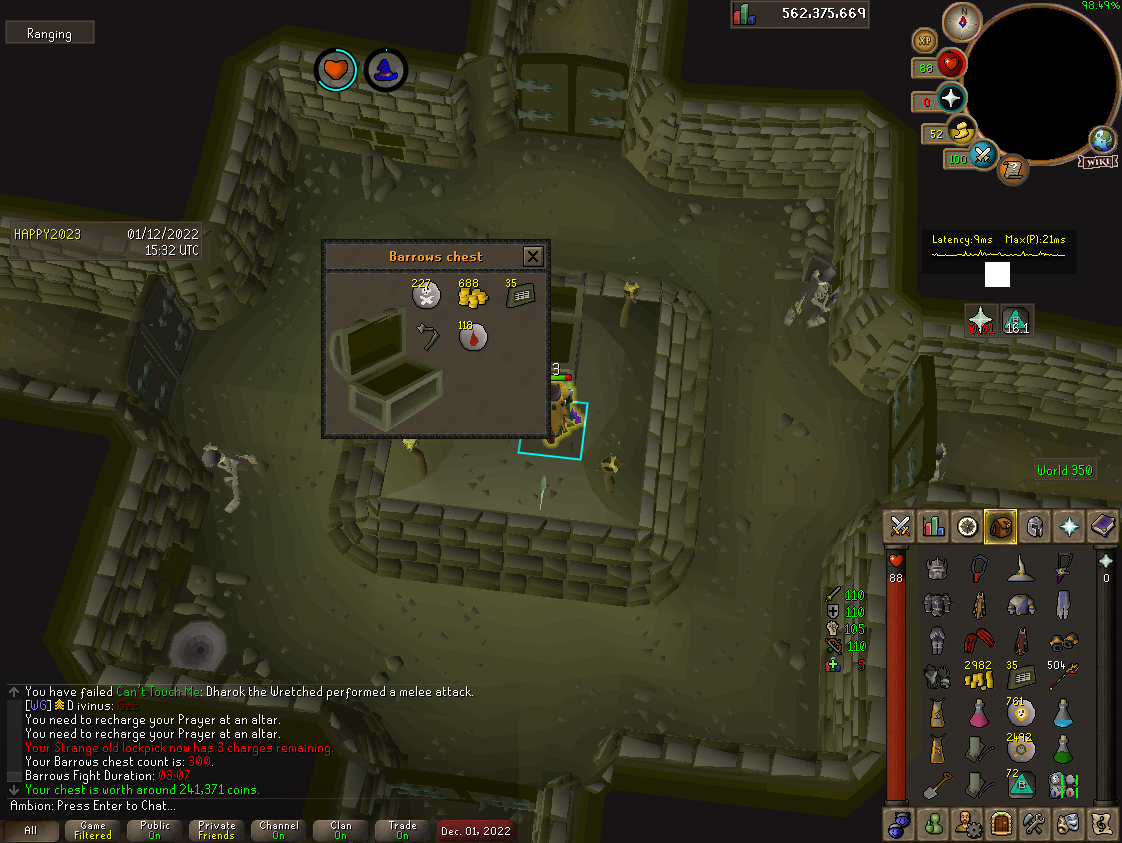This screenshot has width=1122, height=843.
Task: Switch to the Combat Options tab
Action: [x=900, y=526]
